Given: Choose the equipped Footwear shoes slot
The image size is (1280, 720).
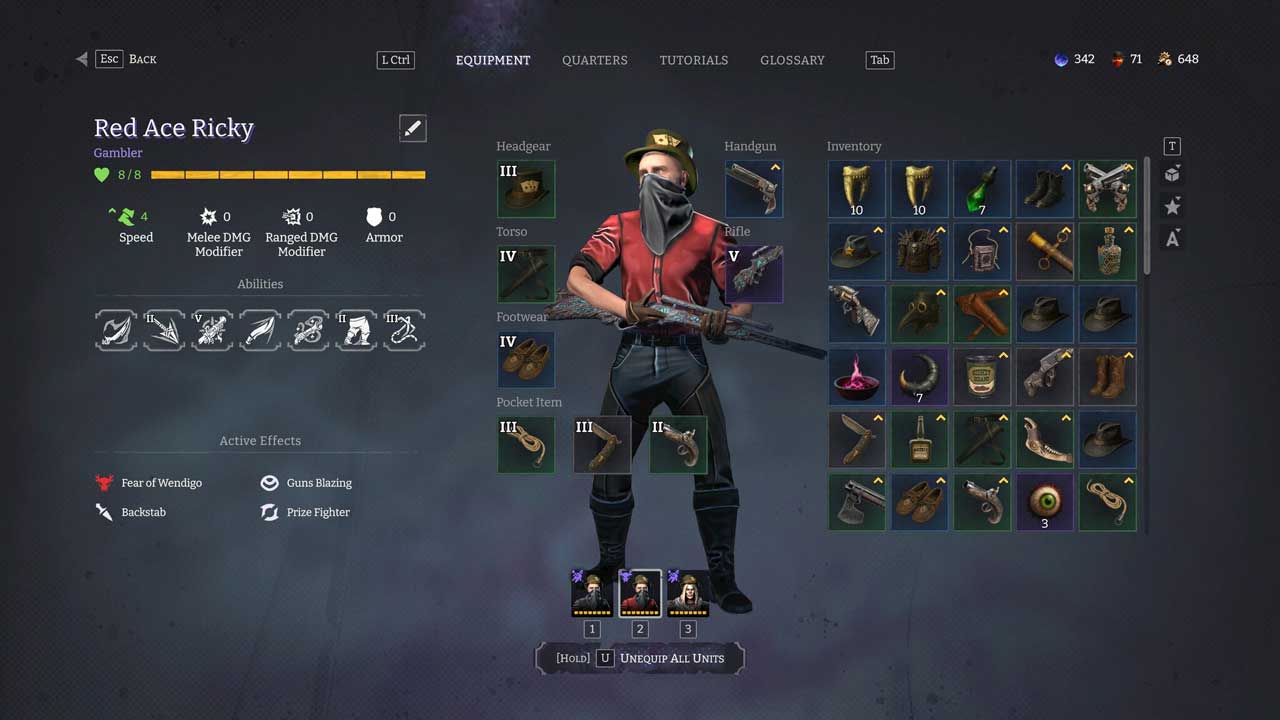Looking at the screenshot, I should tap(526, 359).
